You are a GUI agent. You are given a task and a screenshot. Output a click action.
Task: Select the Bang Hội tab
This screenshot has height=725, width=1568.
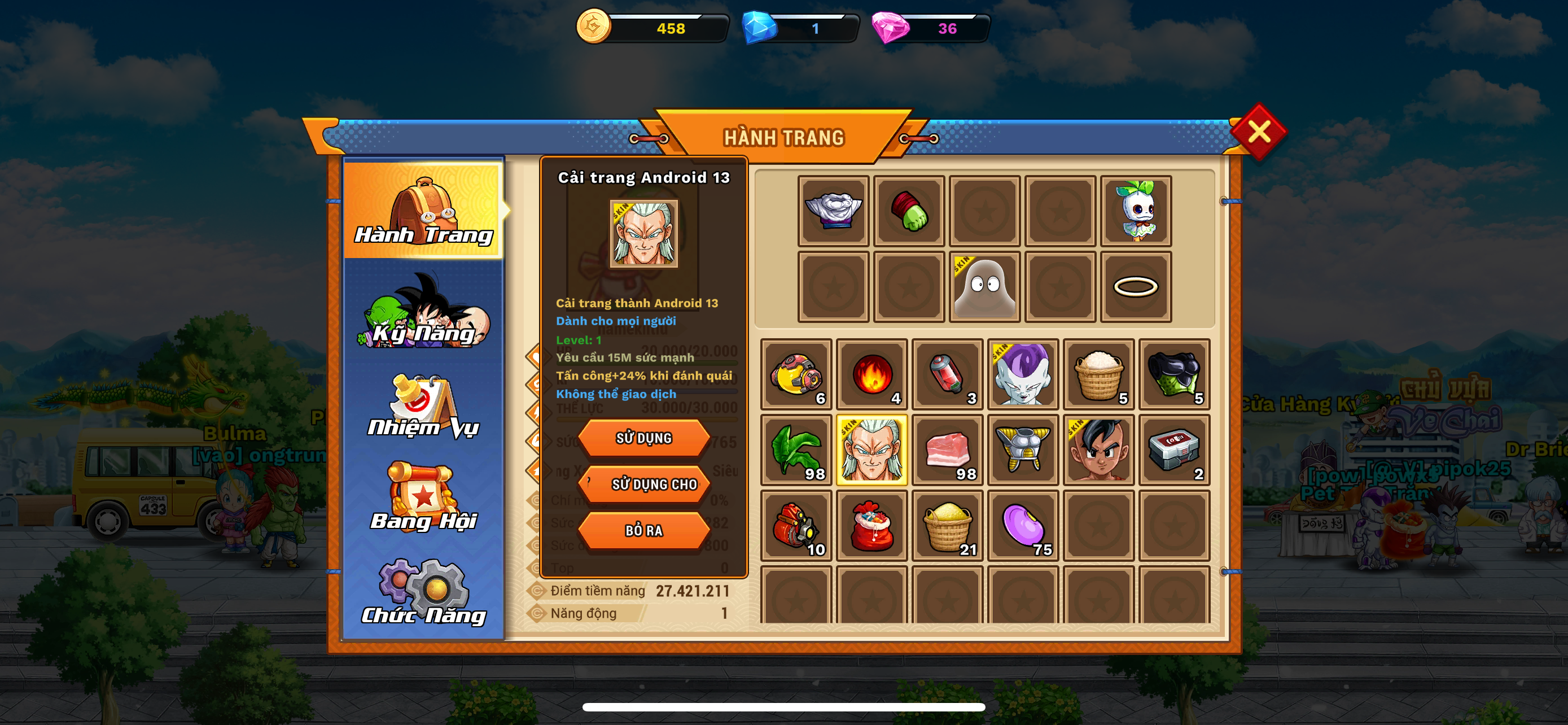(x=424, y=499)
